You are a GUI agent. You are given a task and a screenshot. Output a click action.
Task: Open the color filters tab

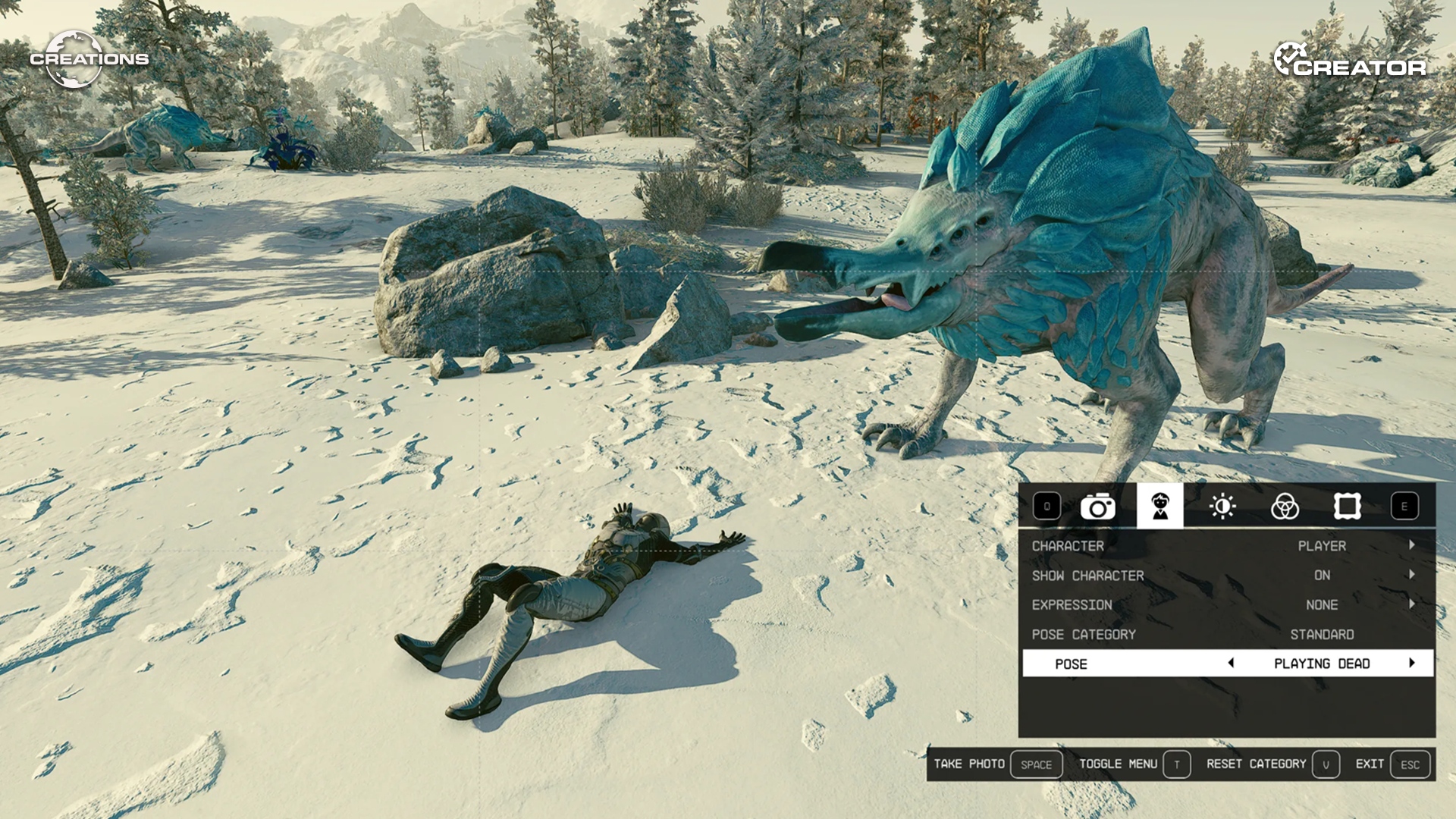[x=1285, y=507]
